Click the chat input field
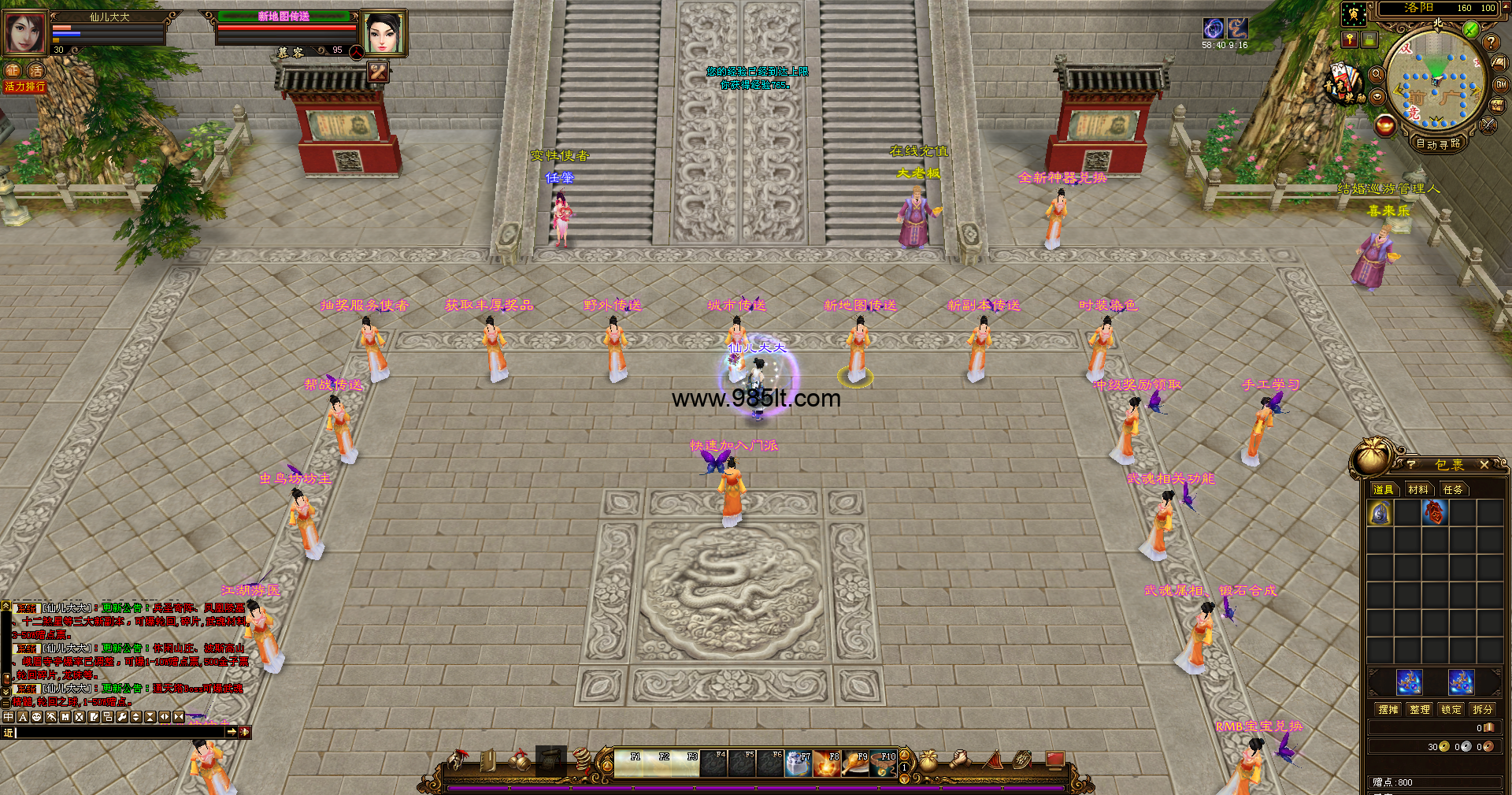 coord(118,732)
